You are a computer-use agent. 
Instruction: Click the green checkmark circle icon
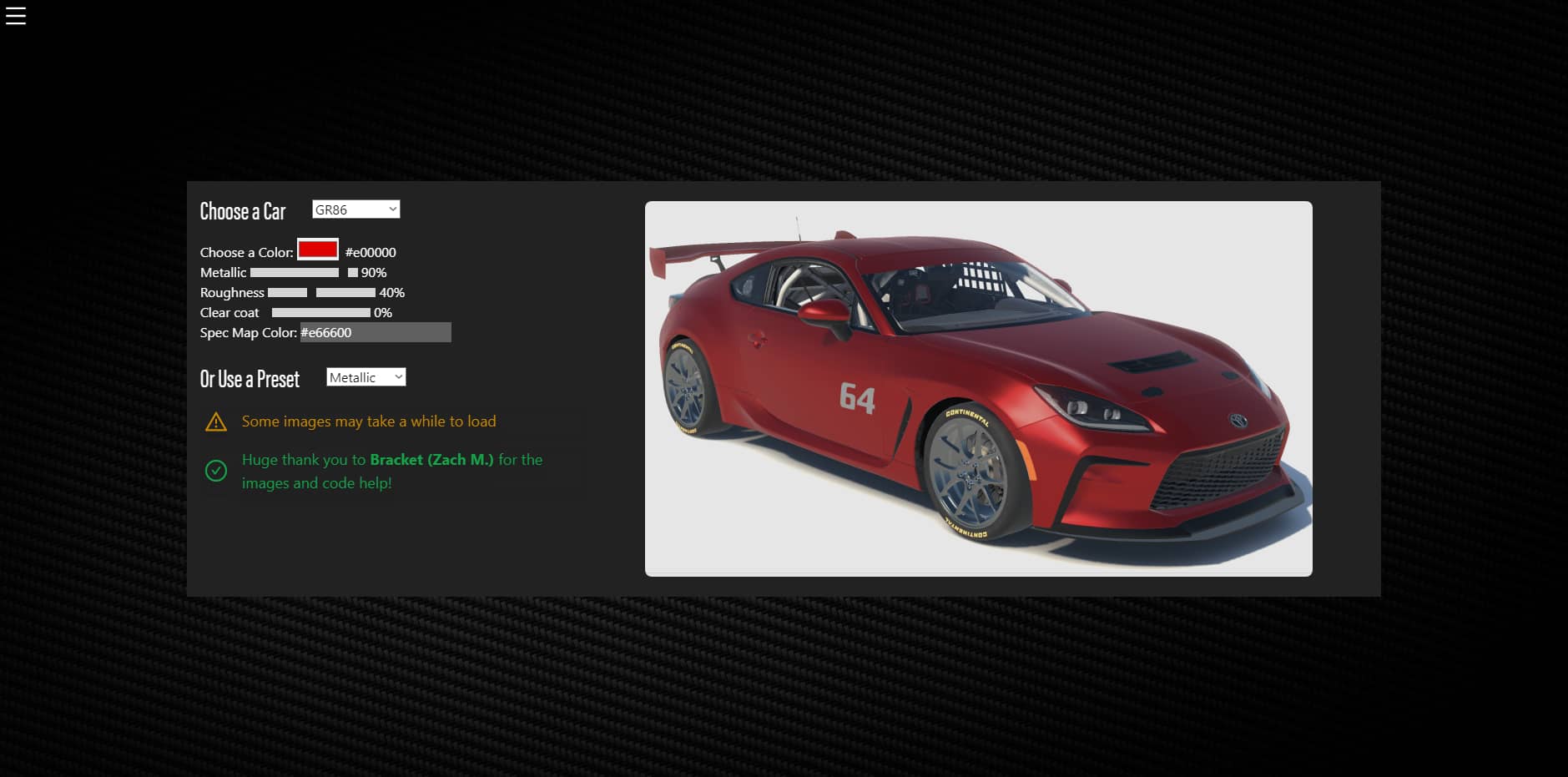tap(217, 471)
